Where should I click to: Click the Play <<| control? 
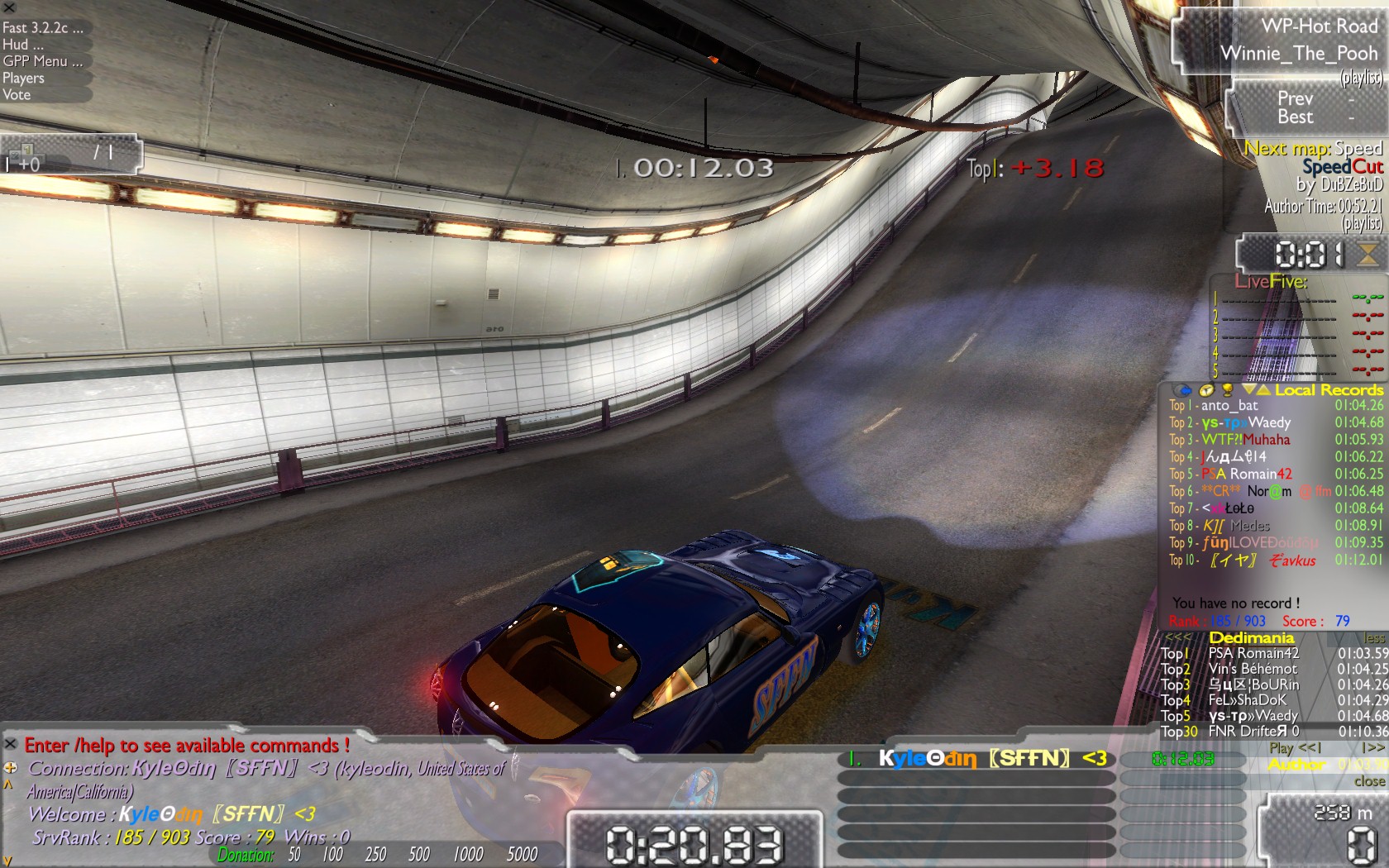[x=1296, y=748]
